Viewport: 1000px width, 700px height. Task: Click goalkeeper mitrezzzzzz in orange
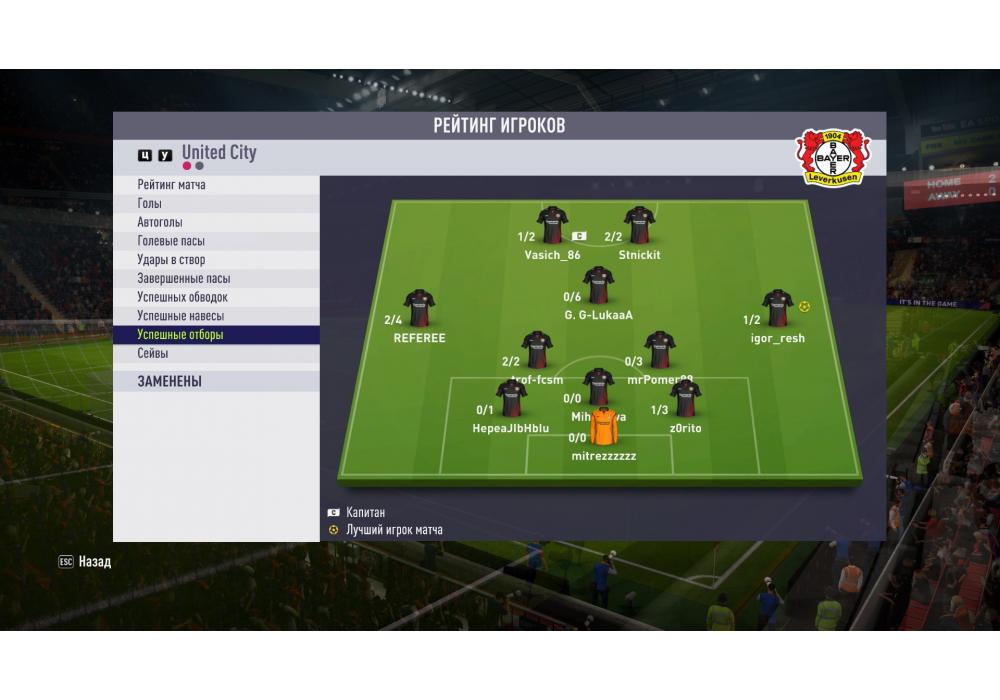603,427
